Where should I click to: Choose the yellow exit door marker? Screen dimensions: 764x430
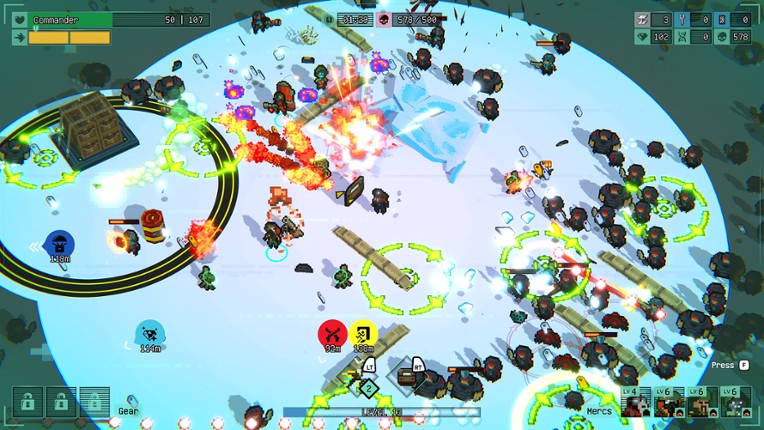362,333
